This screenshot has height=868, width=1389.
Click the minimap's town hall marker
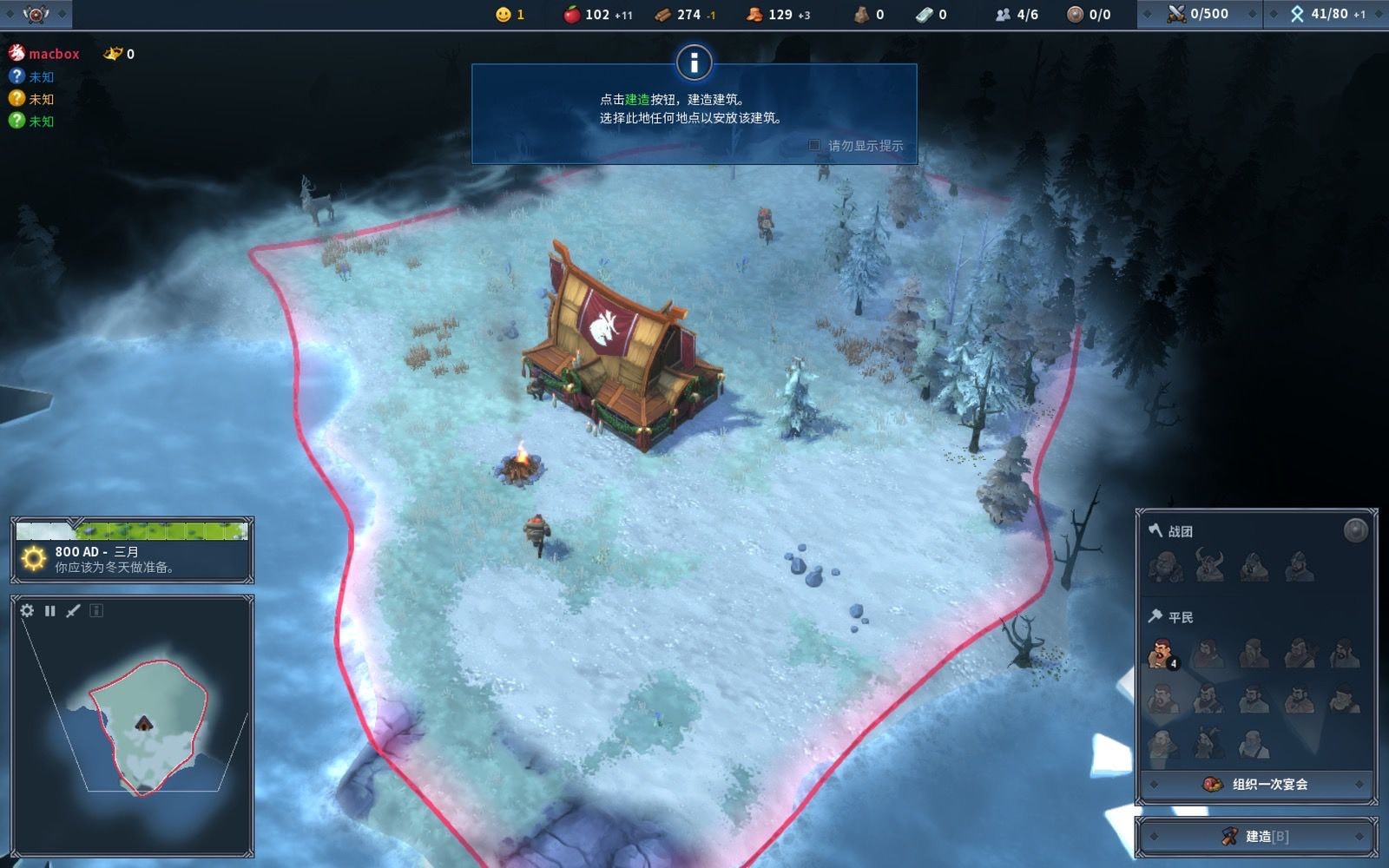tap(143, 723)
